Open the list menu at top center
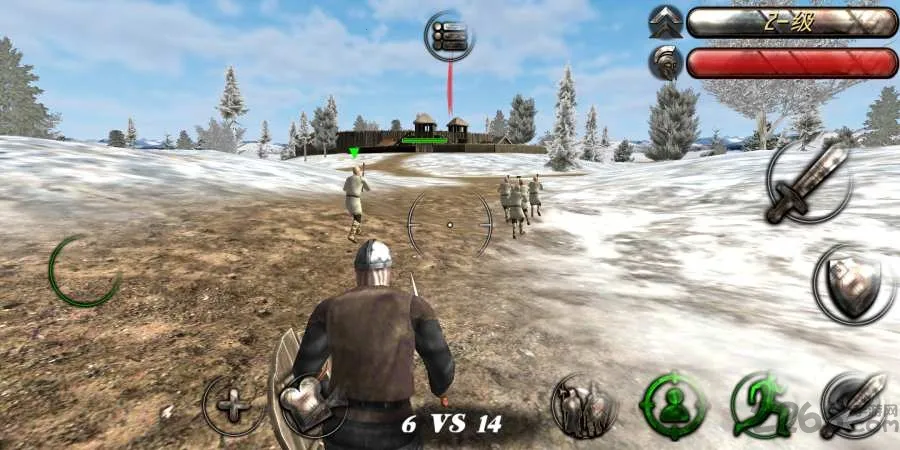The width and height of the screenshot is (900, 450). [x=449, y=37]
